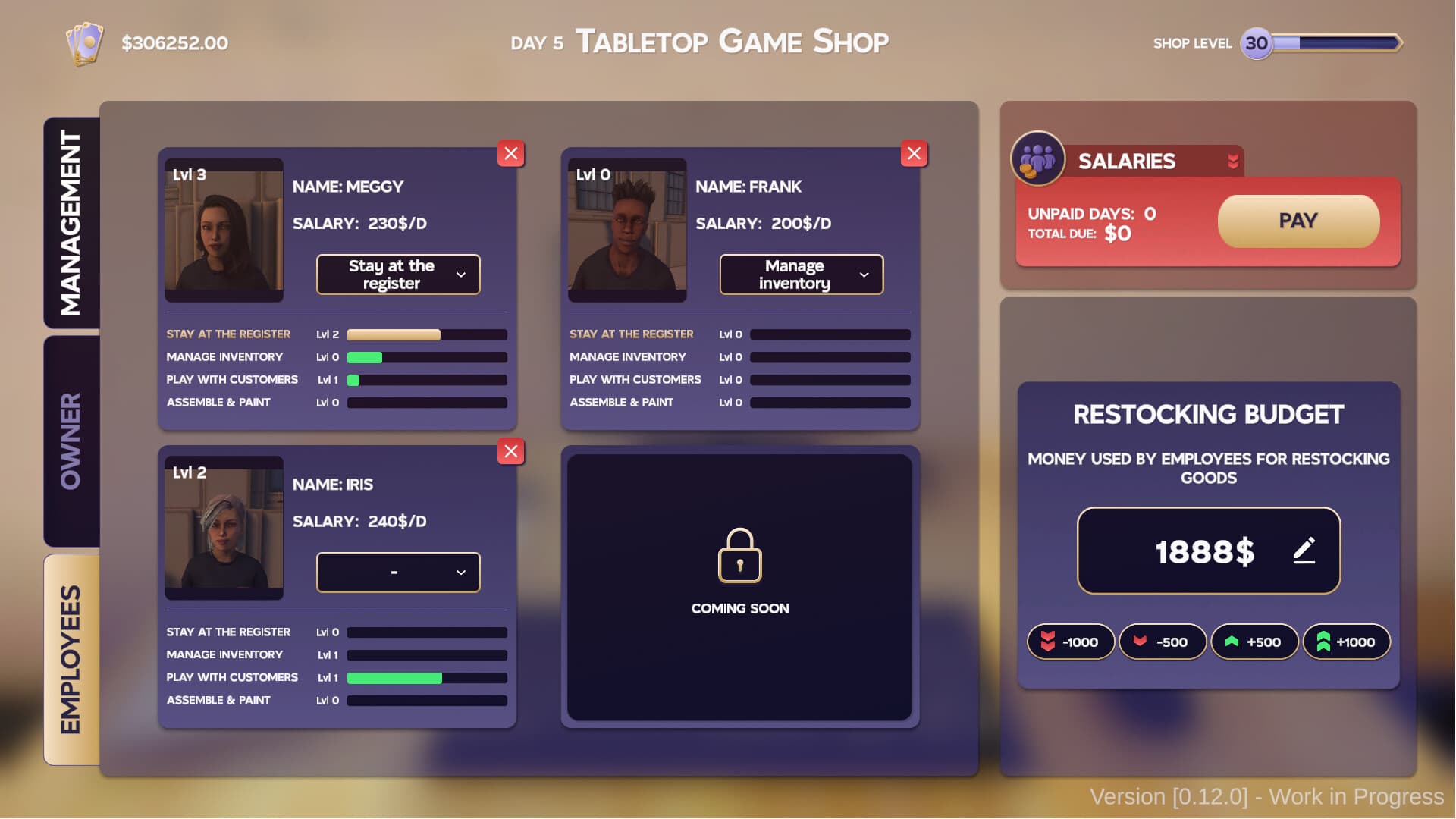Click the shop level 30 badge
Image resolution: width=1456 pixels, height=819 pixels.
(x=1257, y=43)
